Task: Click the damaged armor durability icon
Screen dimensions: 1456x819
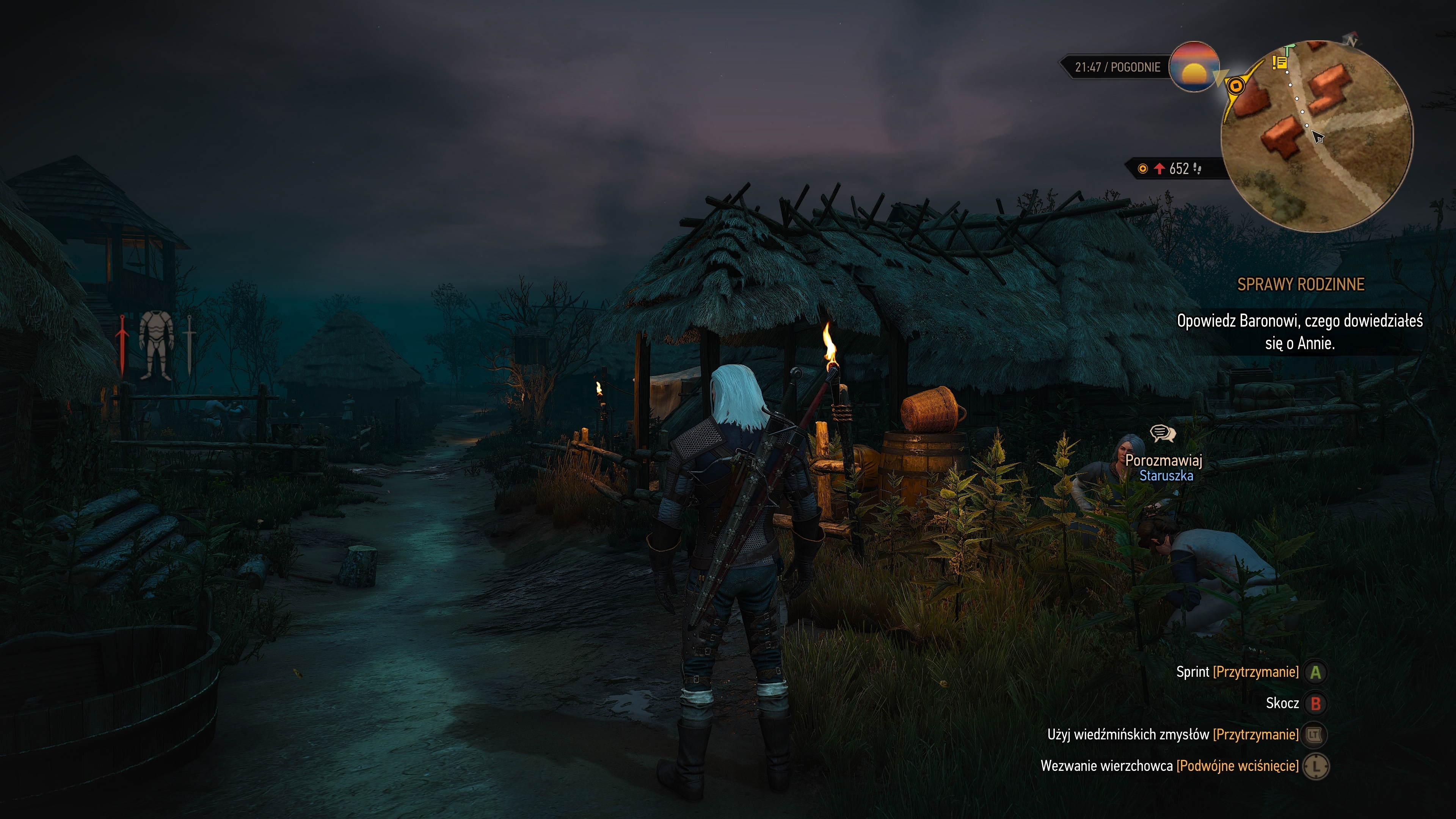Action: [155, 345]
